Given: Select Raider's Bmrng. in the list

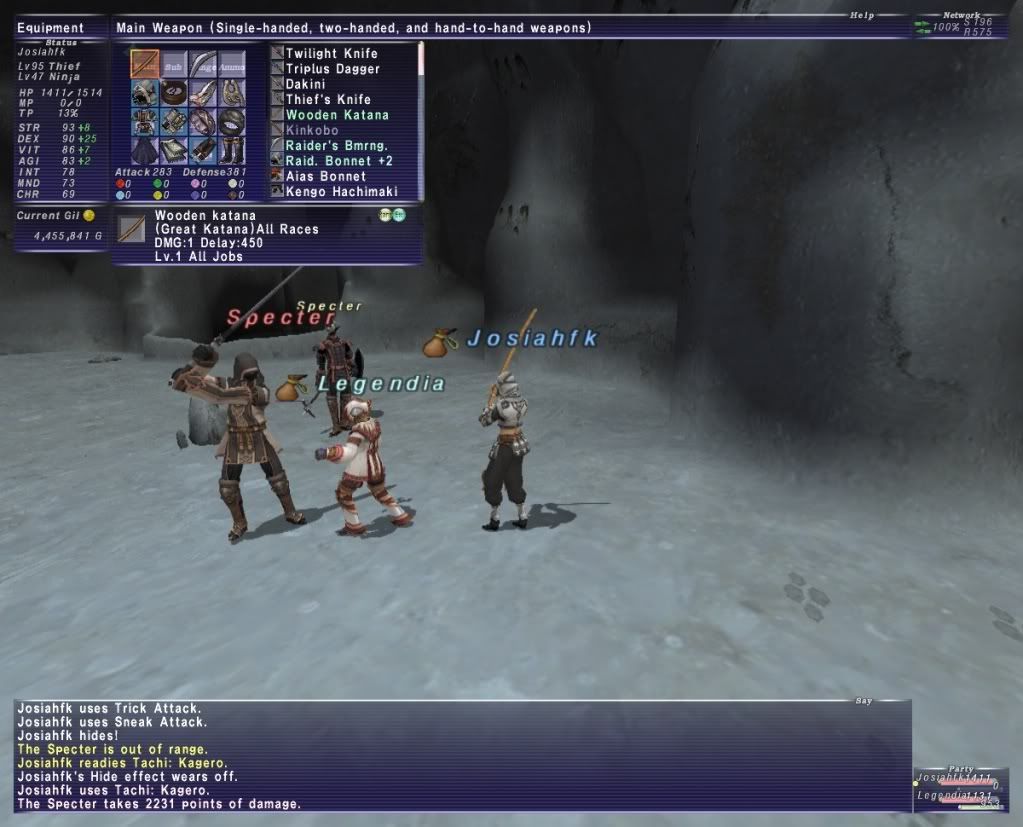Looking at the screenshot, I should click(334, 145).
